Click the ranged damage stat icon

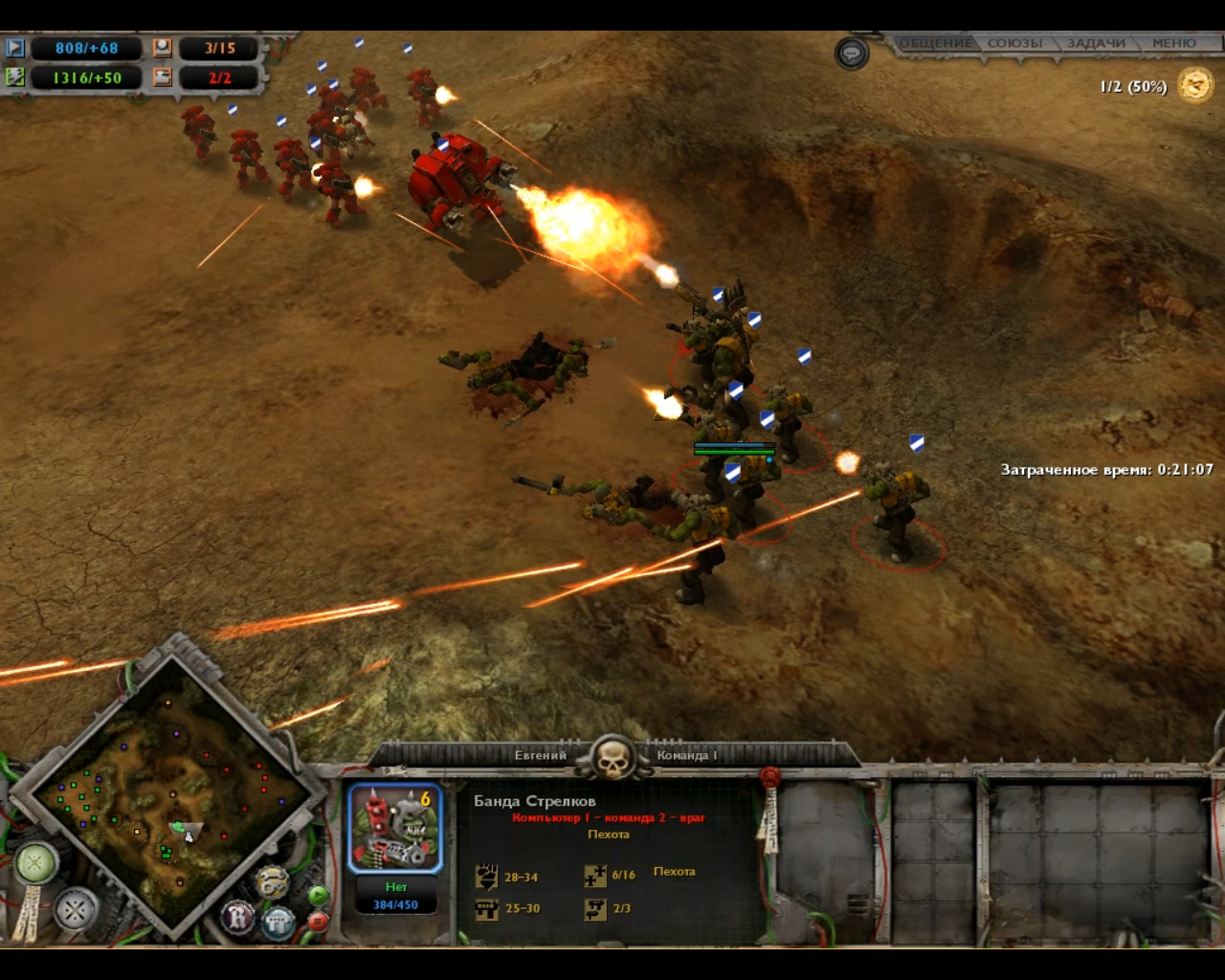pyautogui.click(x=486, y=909)
